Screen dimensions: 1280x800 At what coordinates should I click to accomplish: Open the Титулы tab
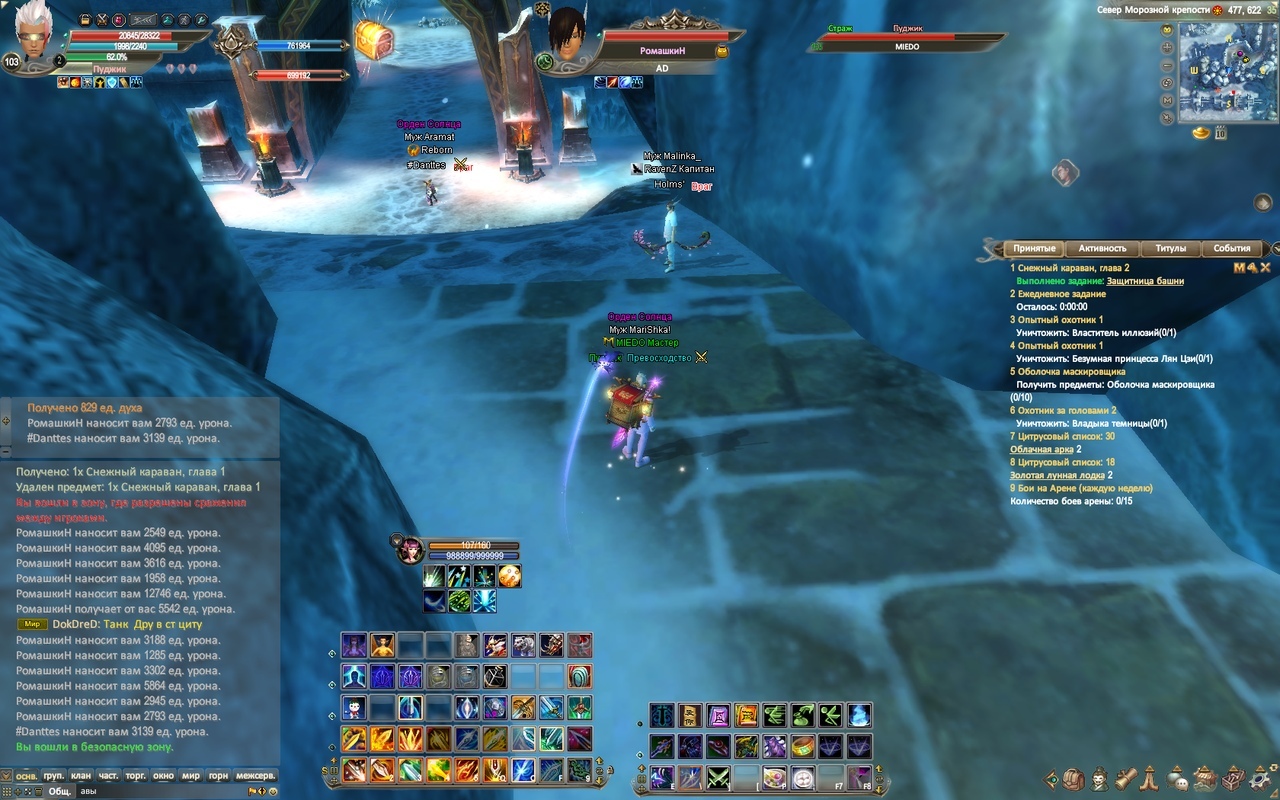pos(1170,248)
